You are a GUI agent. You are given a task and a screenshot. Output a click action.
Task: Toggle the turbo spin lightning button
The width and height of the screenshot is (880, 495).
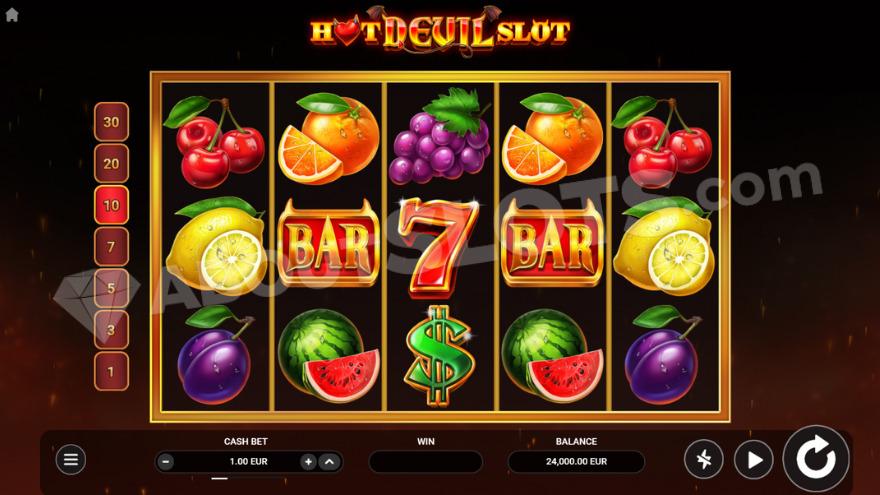(703, 460)
